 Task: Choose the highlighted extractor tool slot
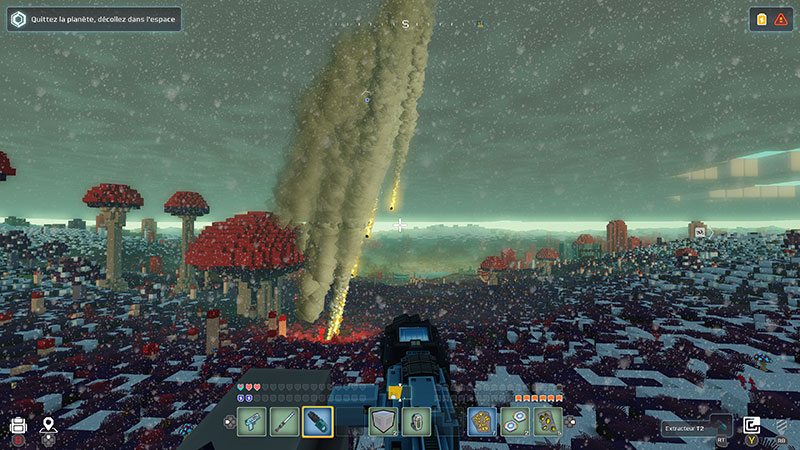click(x=318, y=422)
